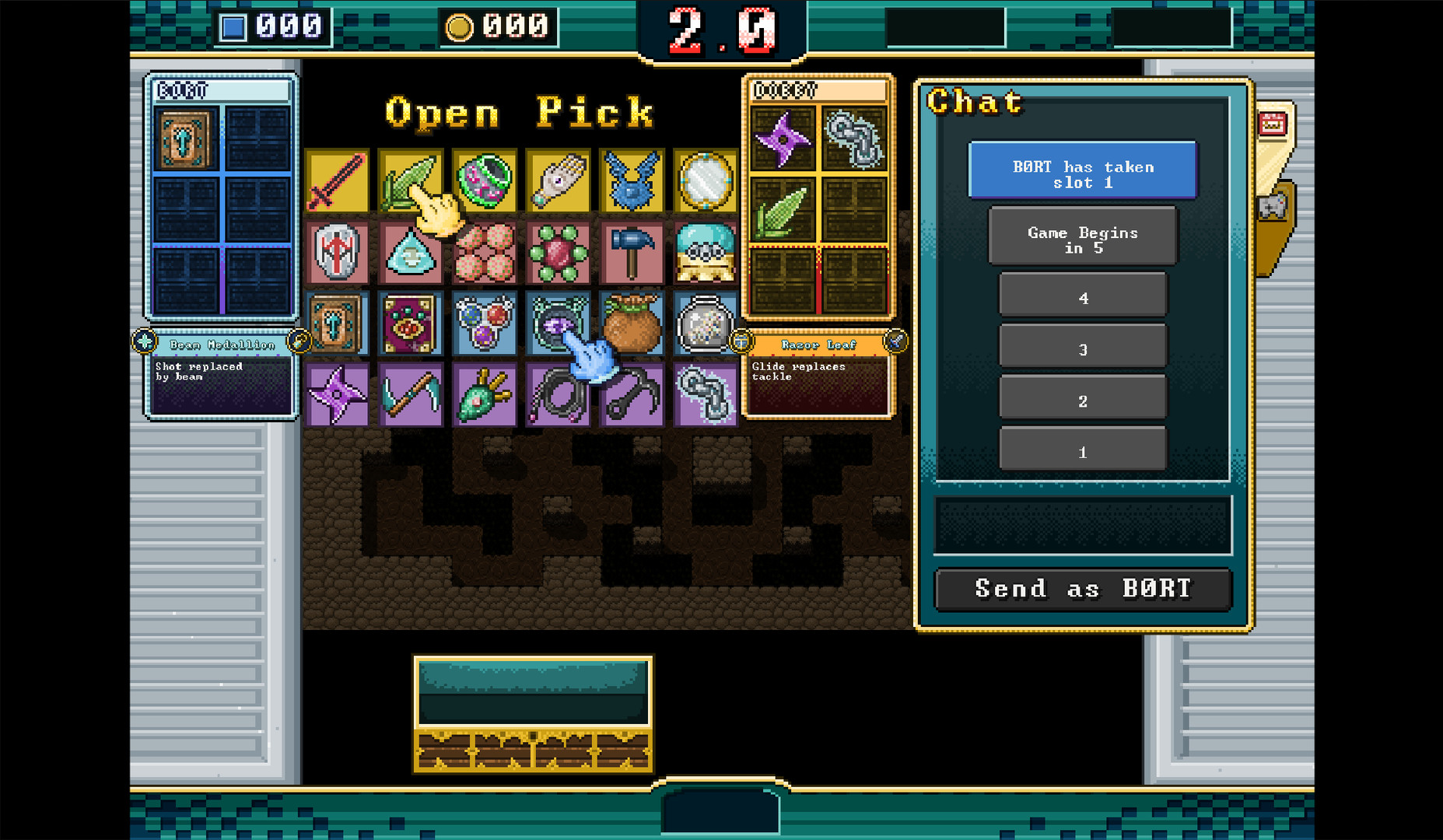The height and width of the screenshot is (840, 1443).
Task: Click the BØRT has taken slot 1 message
Action: (x=1082, y=171)
